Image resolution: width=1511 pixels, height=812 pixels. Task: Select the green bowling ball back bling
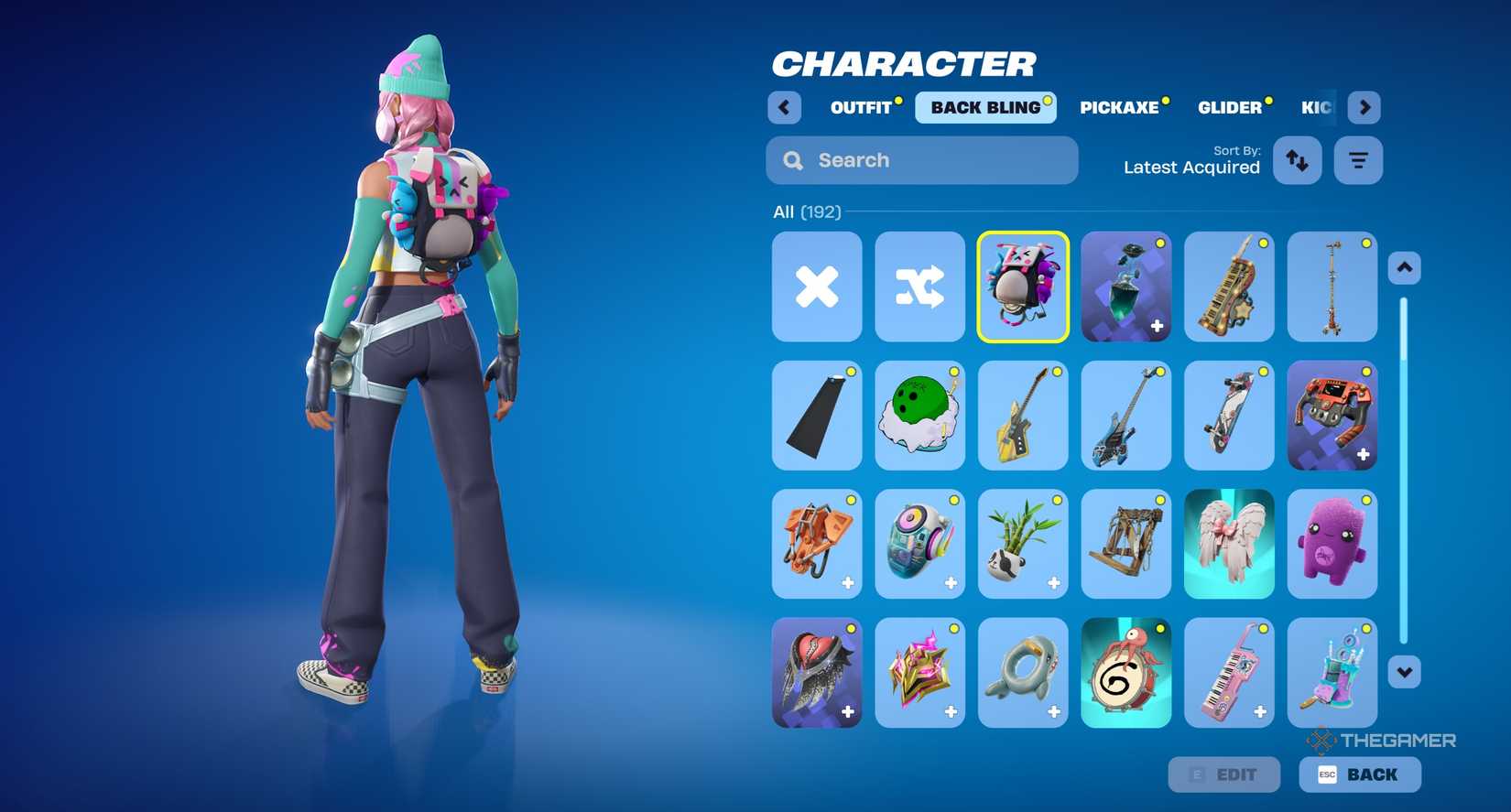pyautogui.click(x=919, y=416)
